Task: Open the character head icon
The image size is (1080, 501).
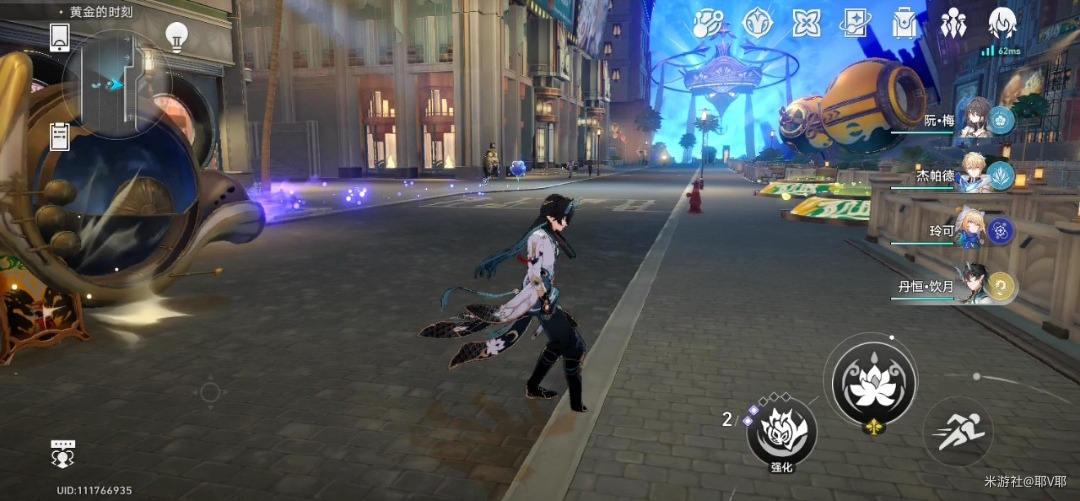Action: (1002, 21)
